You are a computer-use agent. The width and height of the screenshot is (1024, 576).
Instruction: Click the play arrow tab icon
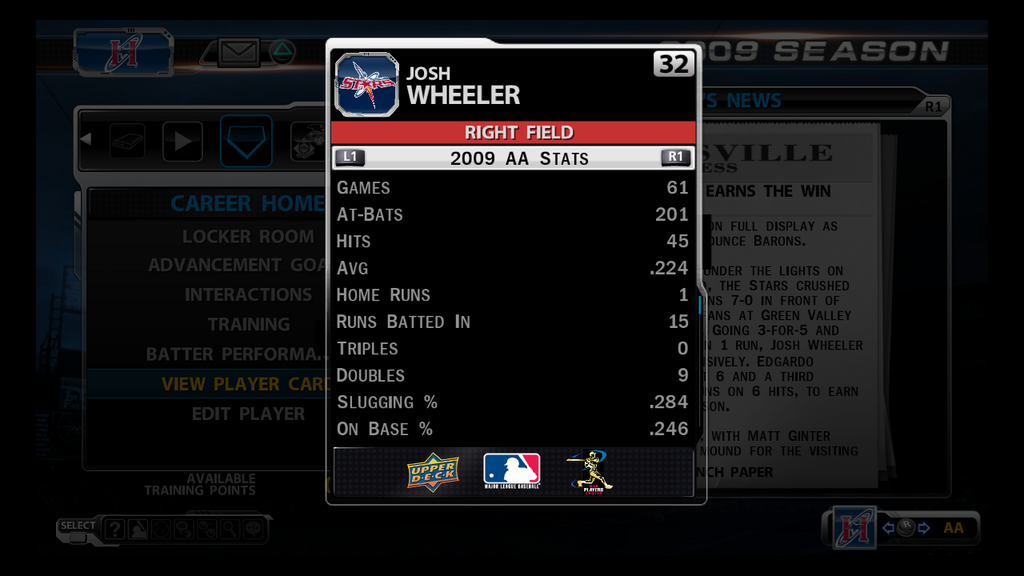tap(182, 141)
